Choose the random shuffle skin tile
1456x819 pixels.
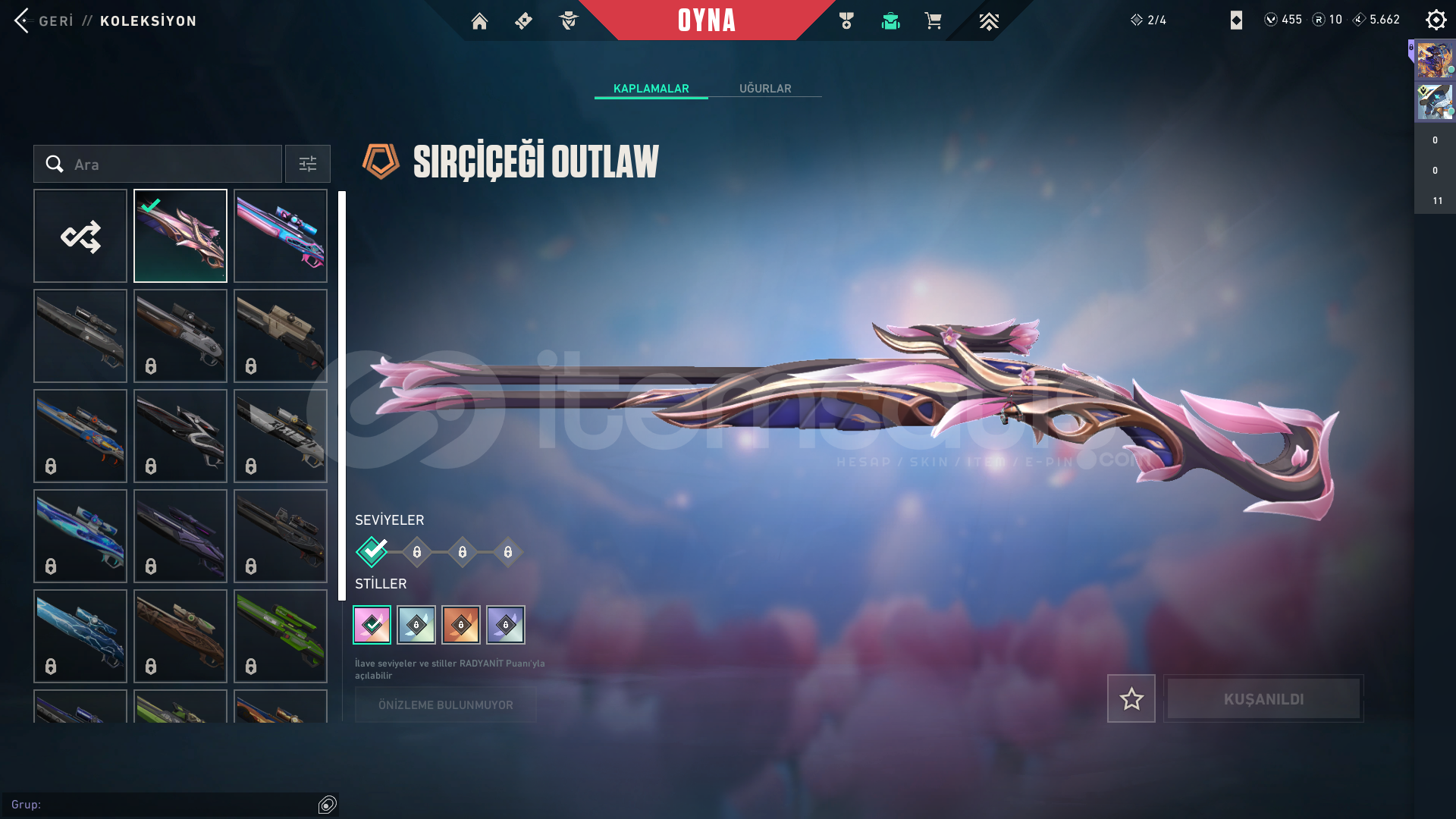pos(80,237)
